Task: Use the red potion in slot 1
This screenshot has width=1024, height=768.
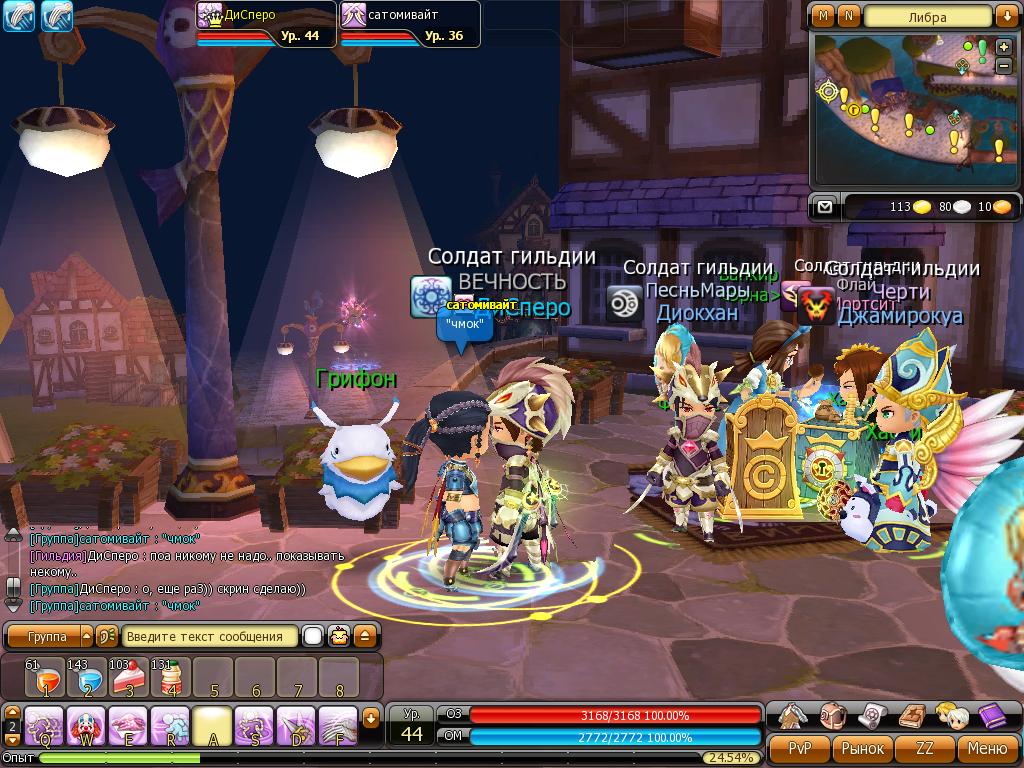Action: coord(45,678)
